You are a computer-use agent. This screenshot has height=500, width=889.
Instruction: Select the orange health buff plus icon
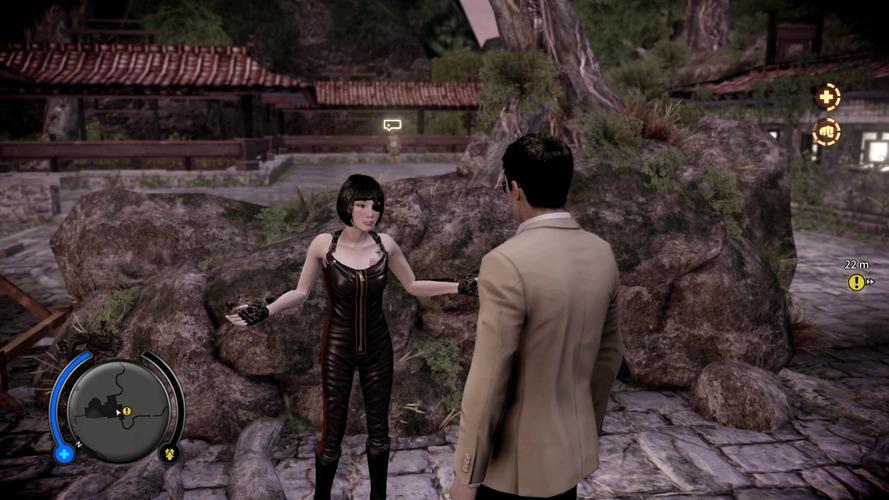827,97
